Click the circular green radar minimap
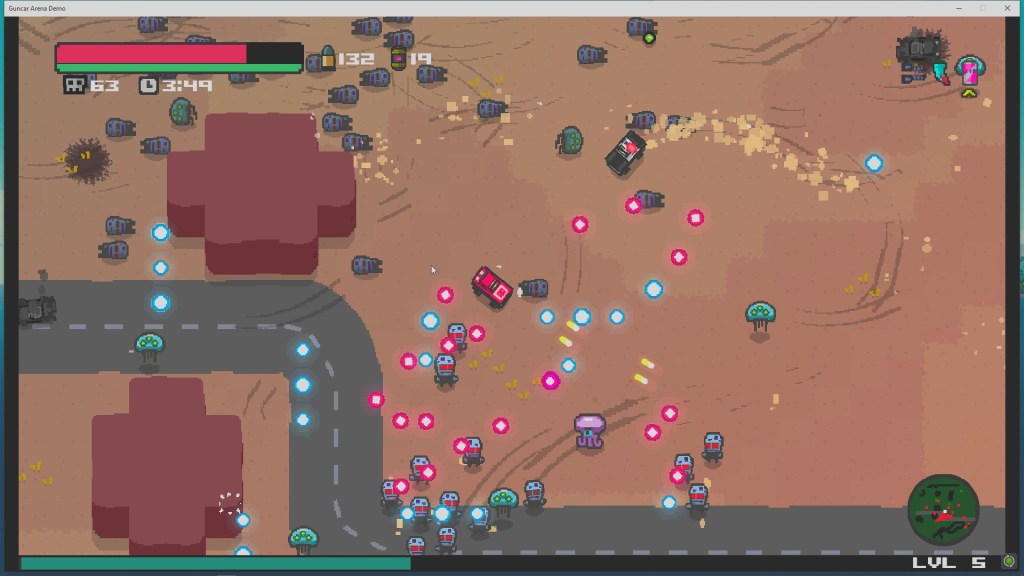 [x=942, y=508]
